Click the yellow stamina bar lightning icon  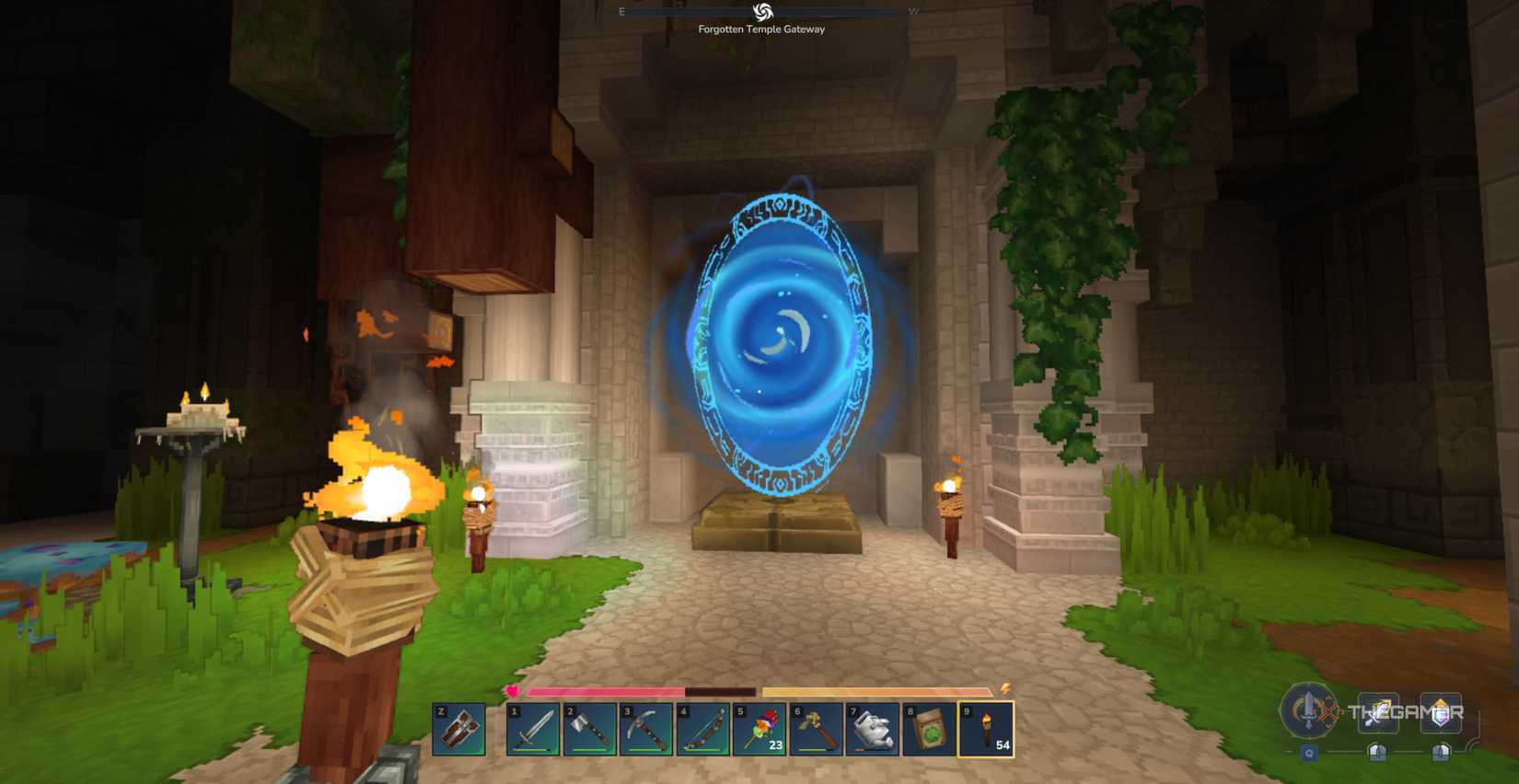pos(1007,688)
